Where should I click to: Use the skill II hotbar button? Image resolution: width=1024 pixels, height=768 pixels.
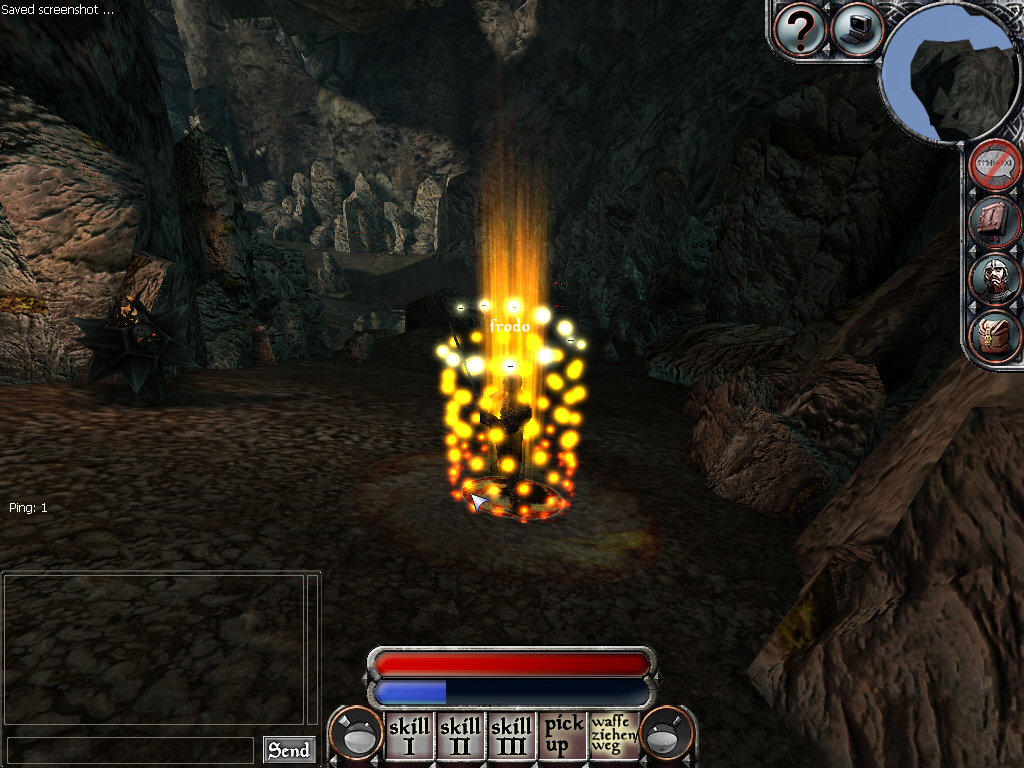[460, 735]
